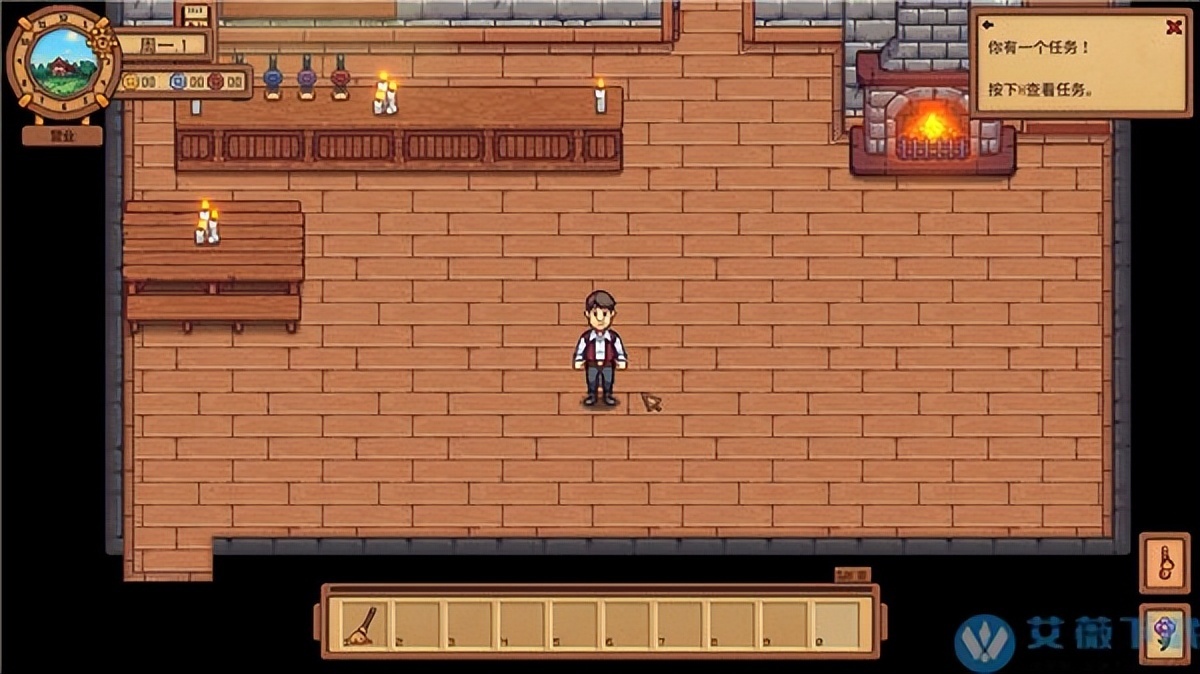
Task: Close the quest notification with the red X
Action: pyautogui.click(x=1173, y=28)
